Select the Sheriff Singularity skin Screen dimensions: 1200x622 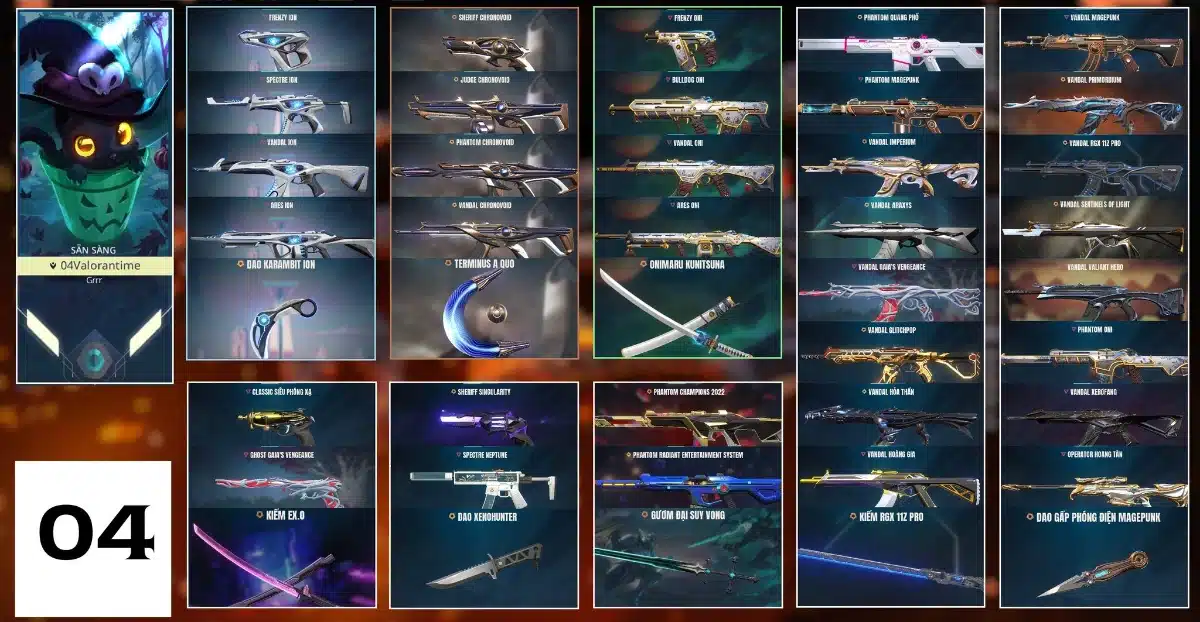click(484, 415)
